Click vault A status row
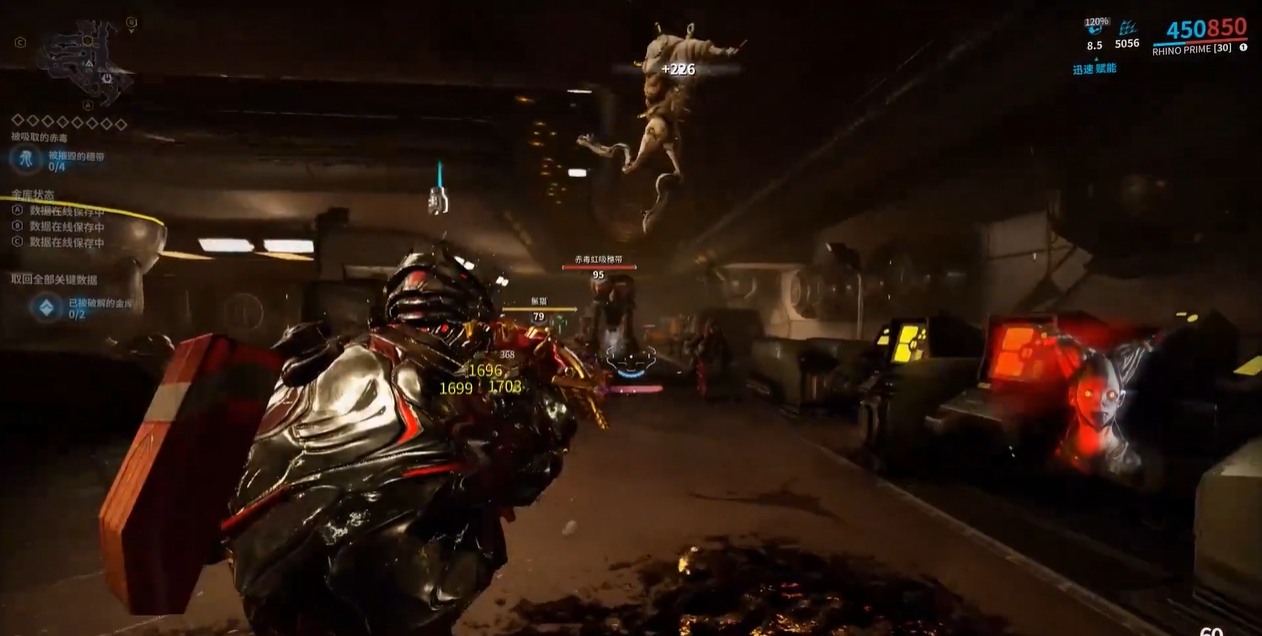 point(58,211)
